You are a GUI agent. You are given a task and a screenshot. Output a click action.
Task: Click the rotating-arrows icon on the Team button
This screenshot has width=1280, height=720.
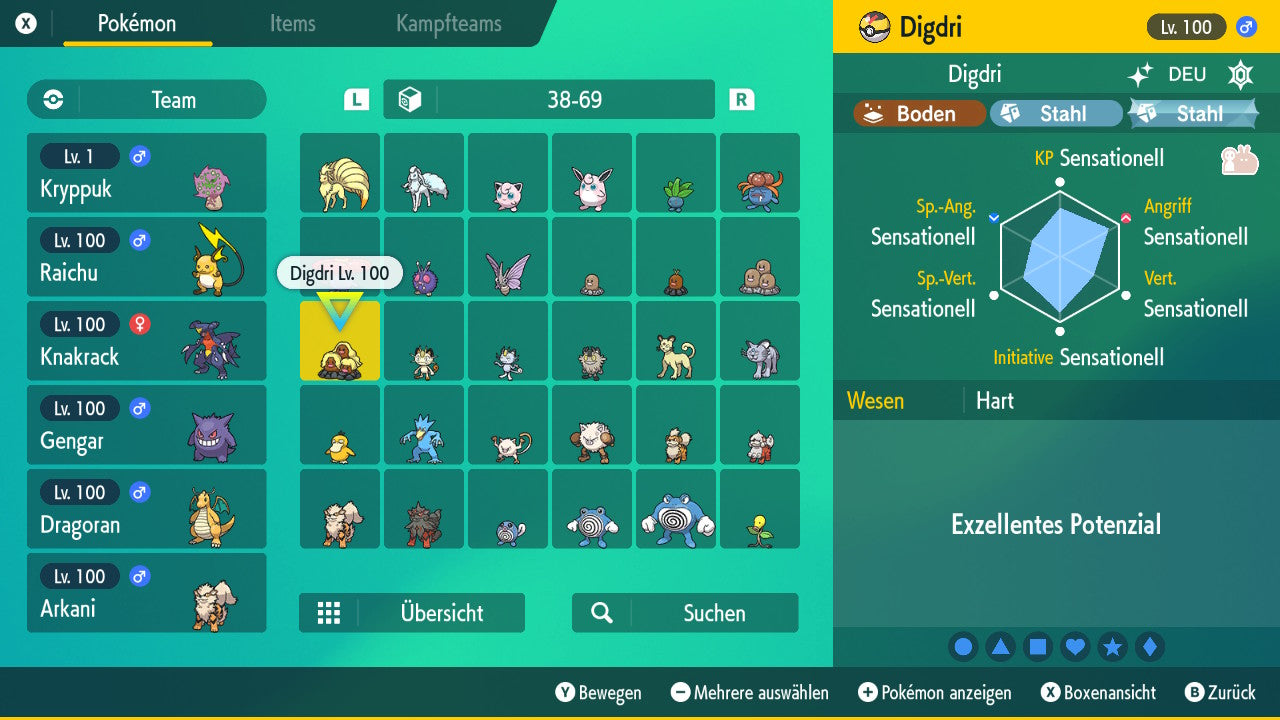point(51,99)
